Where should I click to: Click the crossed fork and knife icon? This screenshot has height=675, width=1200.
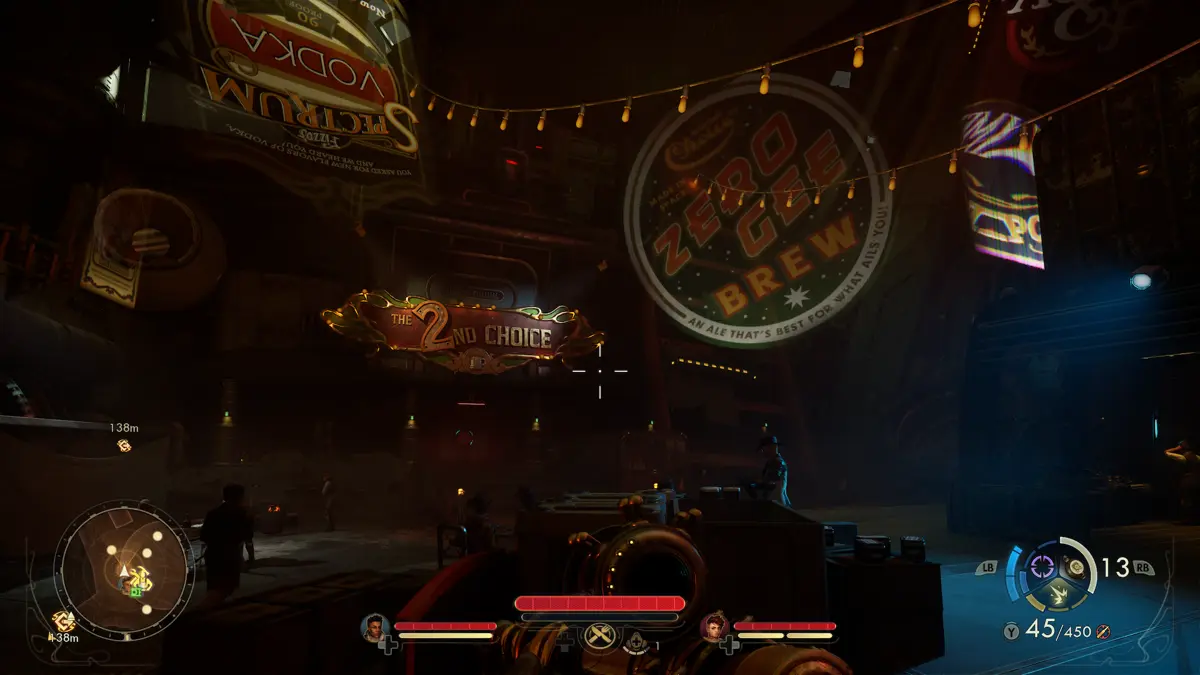(601, 634)
